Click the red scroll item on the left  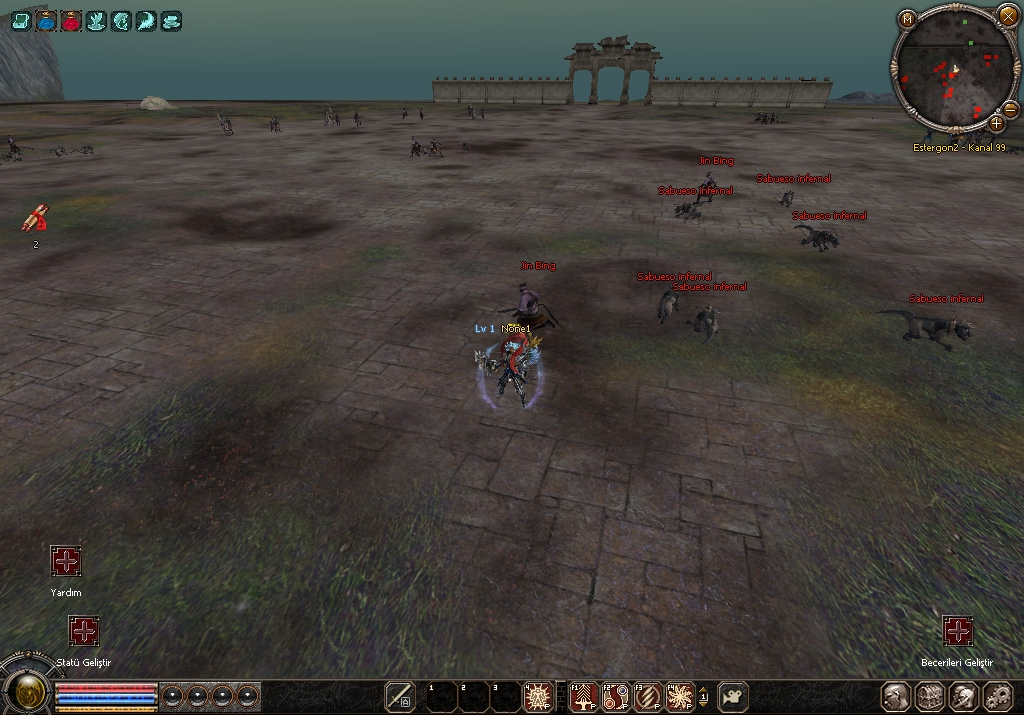(35, 217)
